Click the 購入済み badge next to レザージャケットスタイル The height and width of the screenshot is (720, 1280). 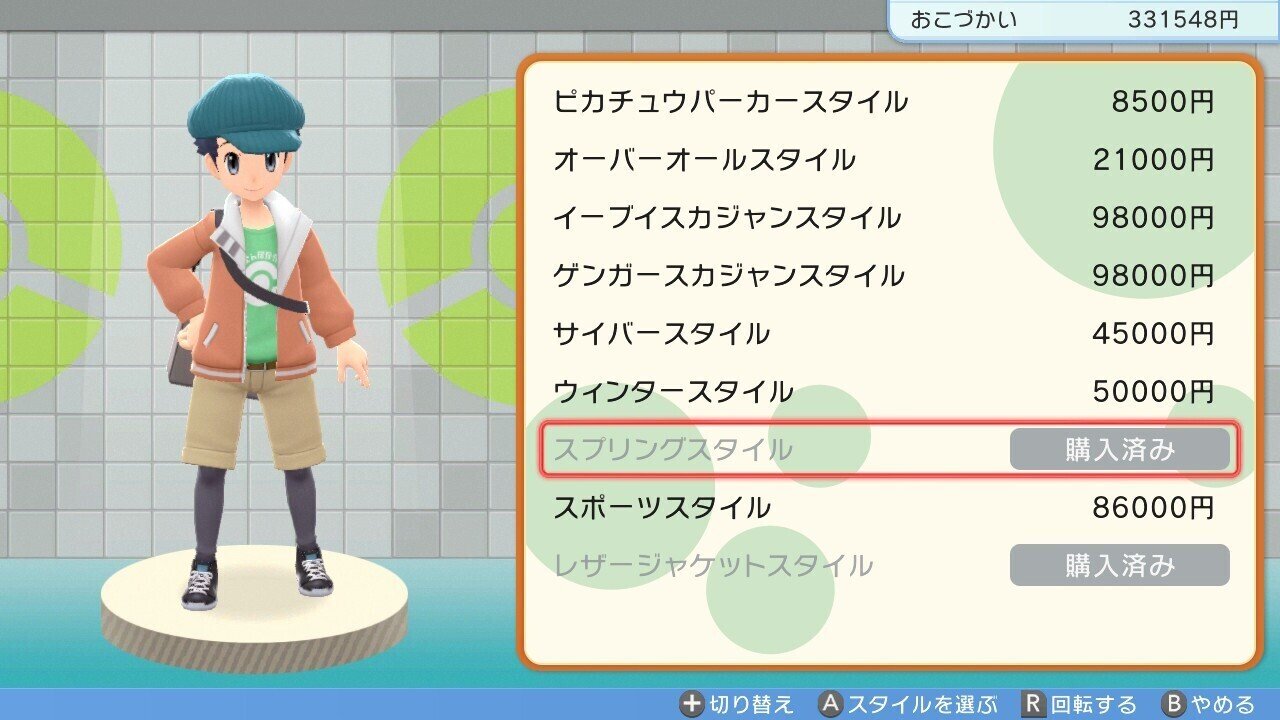[1120, 565]
